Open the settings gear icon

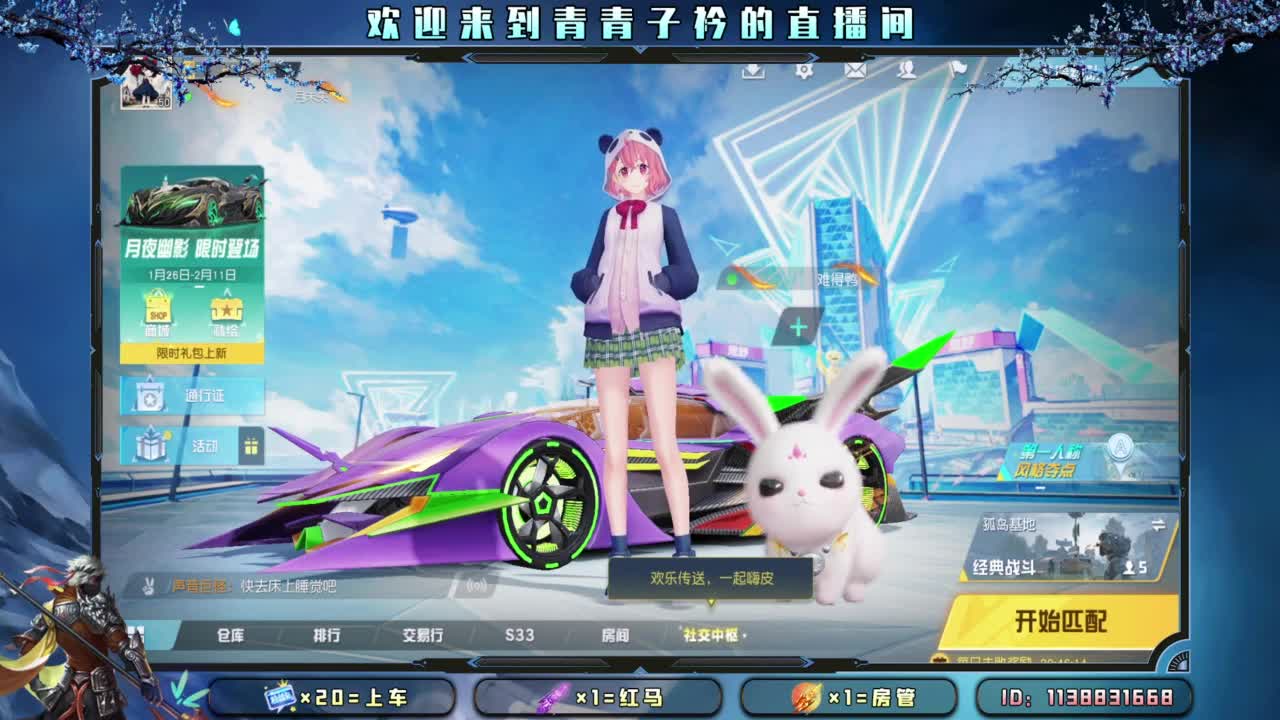point(805,69)
